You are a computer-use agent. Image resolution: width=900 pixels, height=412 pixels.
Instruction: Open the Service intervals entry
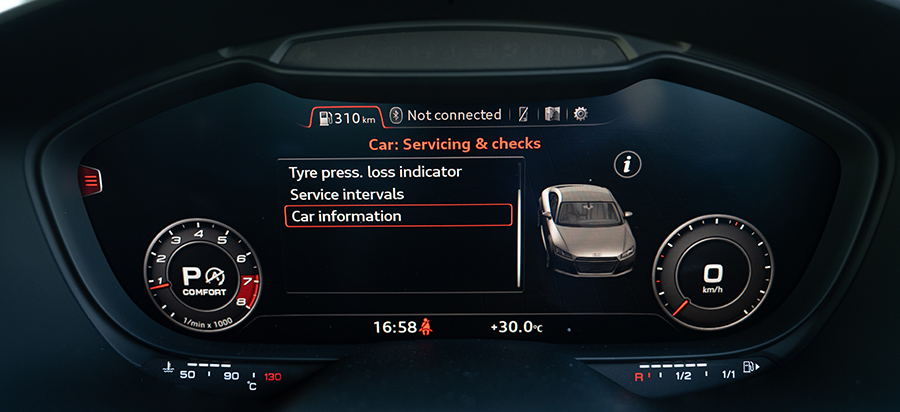[x=347, y=194]
